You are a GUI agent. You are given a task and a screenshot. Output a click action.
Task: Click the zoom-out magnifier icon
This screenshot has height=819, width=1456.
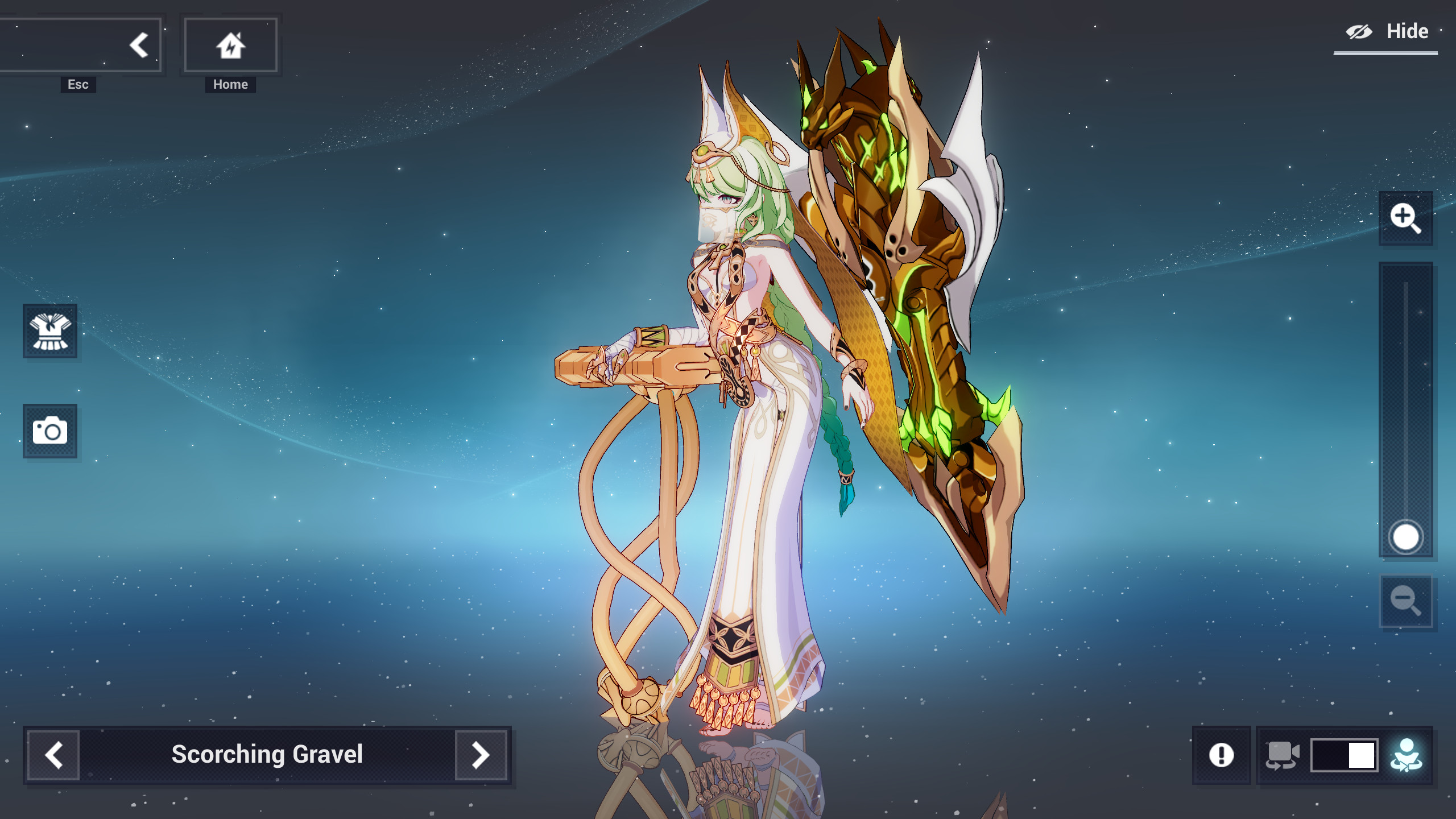click(1406, 601)
